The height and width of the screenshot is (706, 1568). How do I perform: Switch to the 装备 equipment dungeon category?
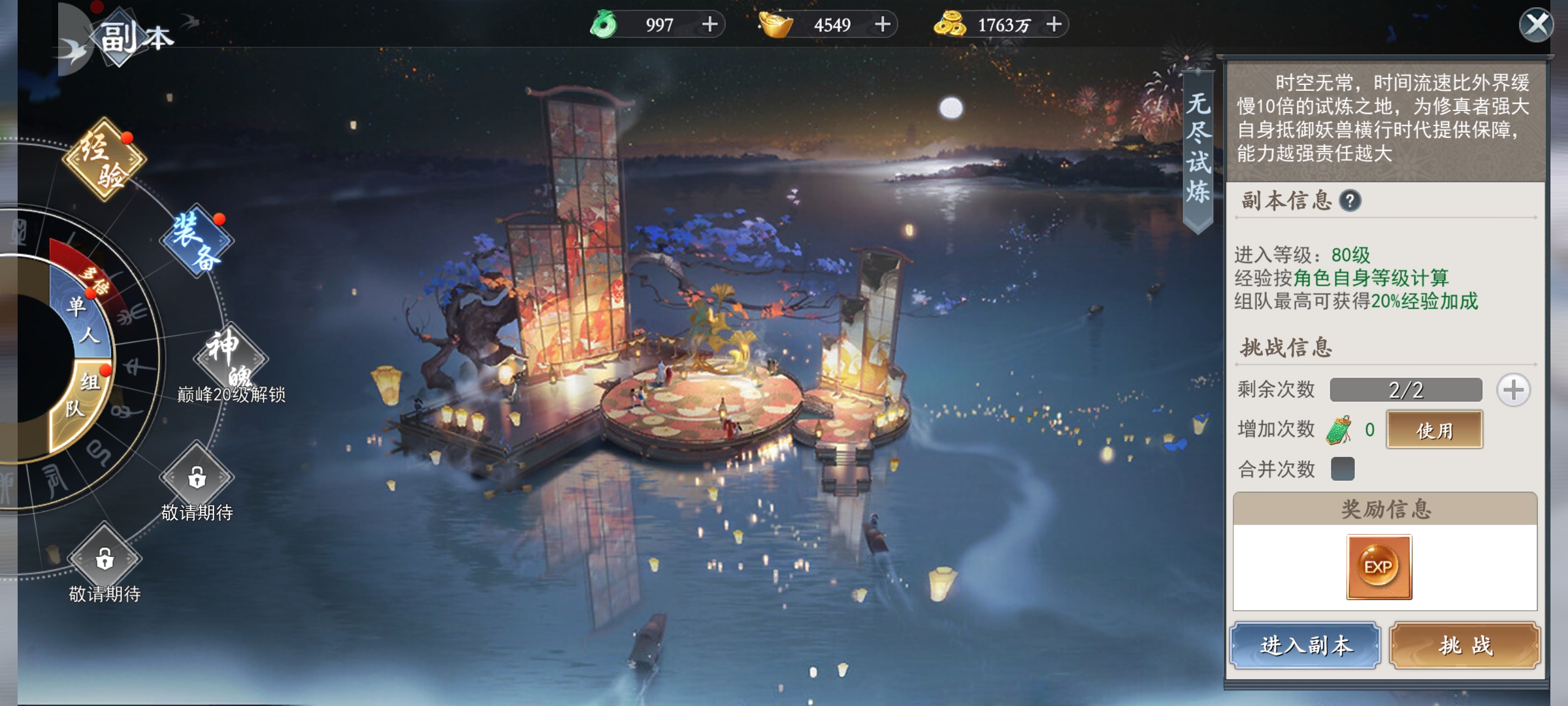(x=197, y=241)
